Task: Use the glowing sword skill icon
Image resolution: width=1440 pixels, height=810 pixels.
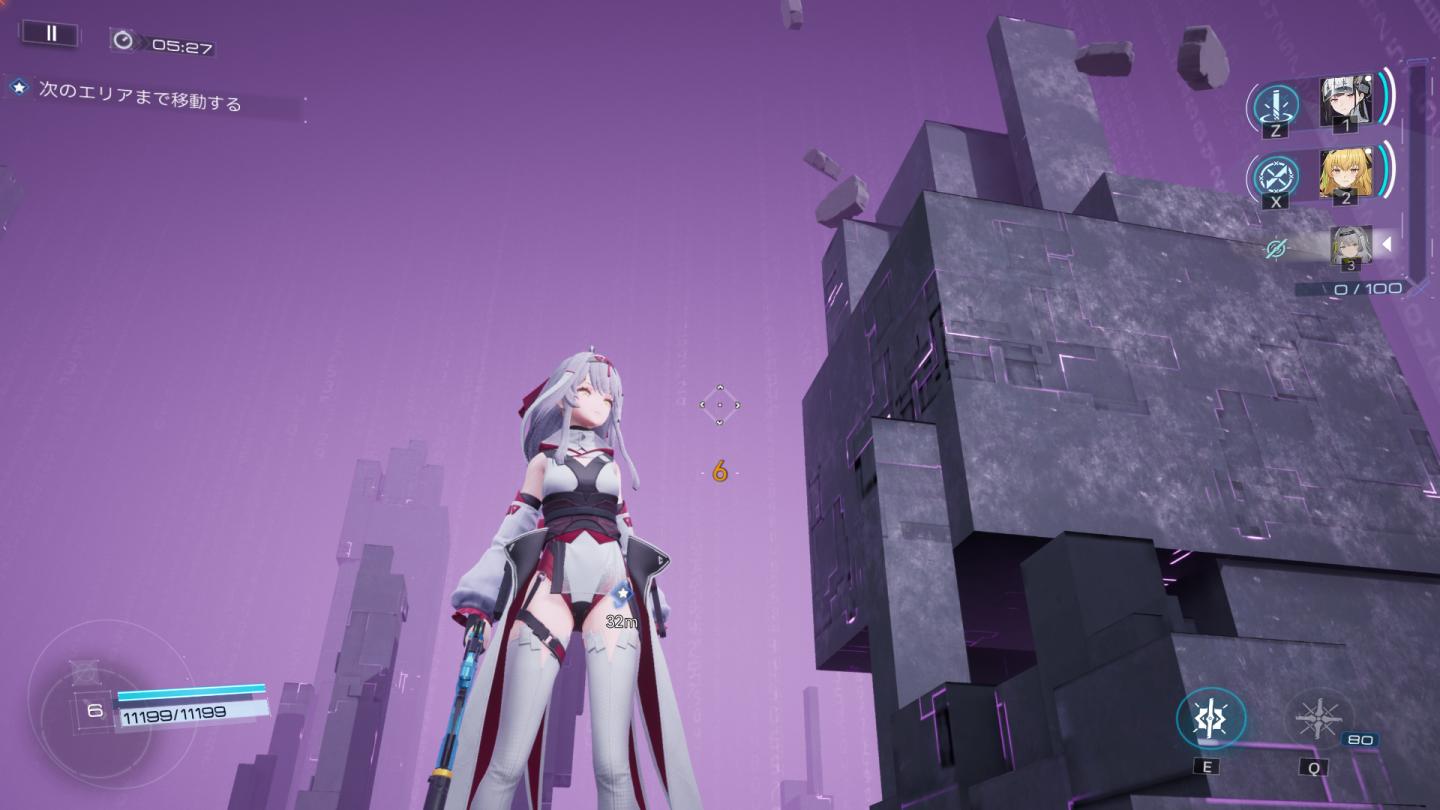Action: click(1210, 719)
